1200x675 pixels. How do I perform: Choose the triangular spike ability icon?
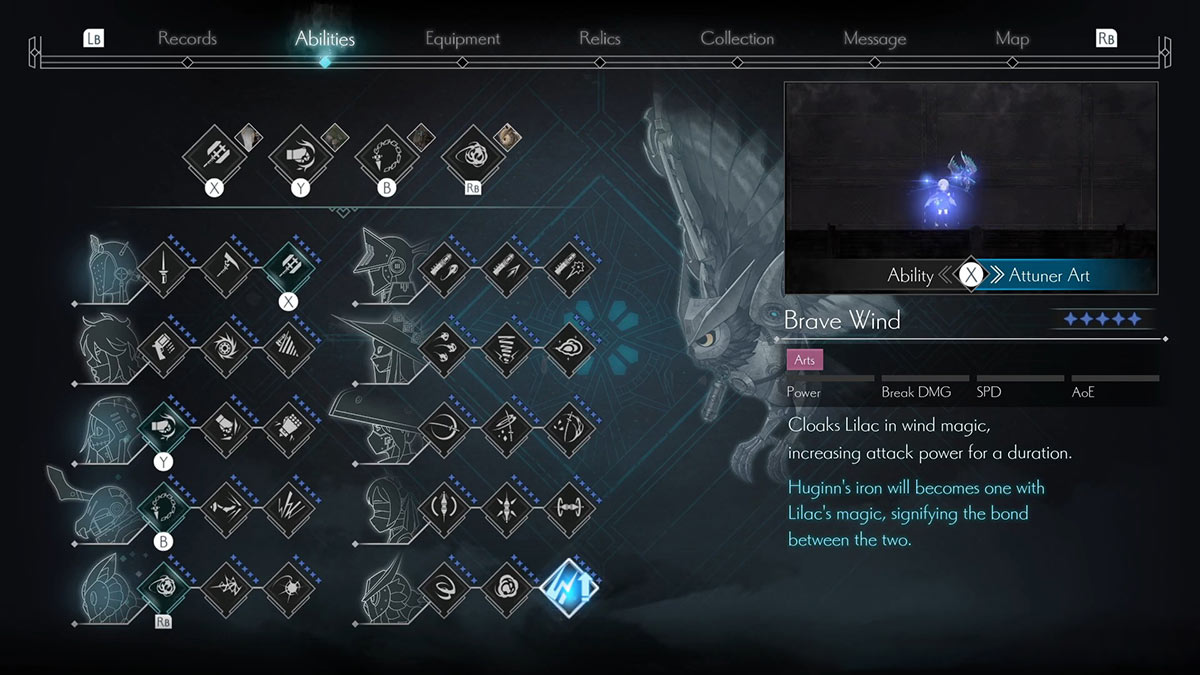click(288, 349)
